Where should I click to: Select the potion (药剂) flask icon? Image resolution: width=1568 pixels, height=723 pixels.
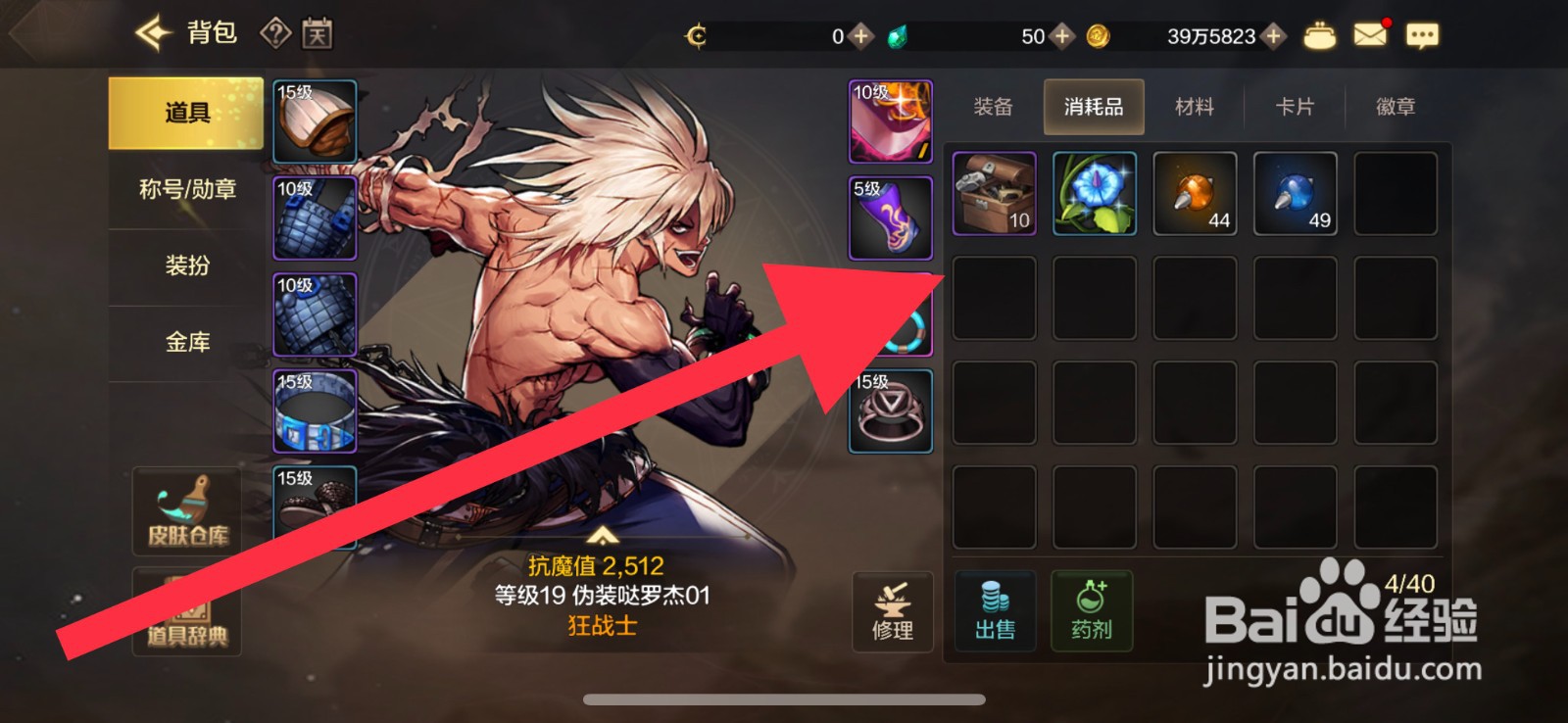coord(1094,609)
